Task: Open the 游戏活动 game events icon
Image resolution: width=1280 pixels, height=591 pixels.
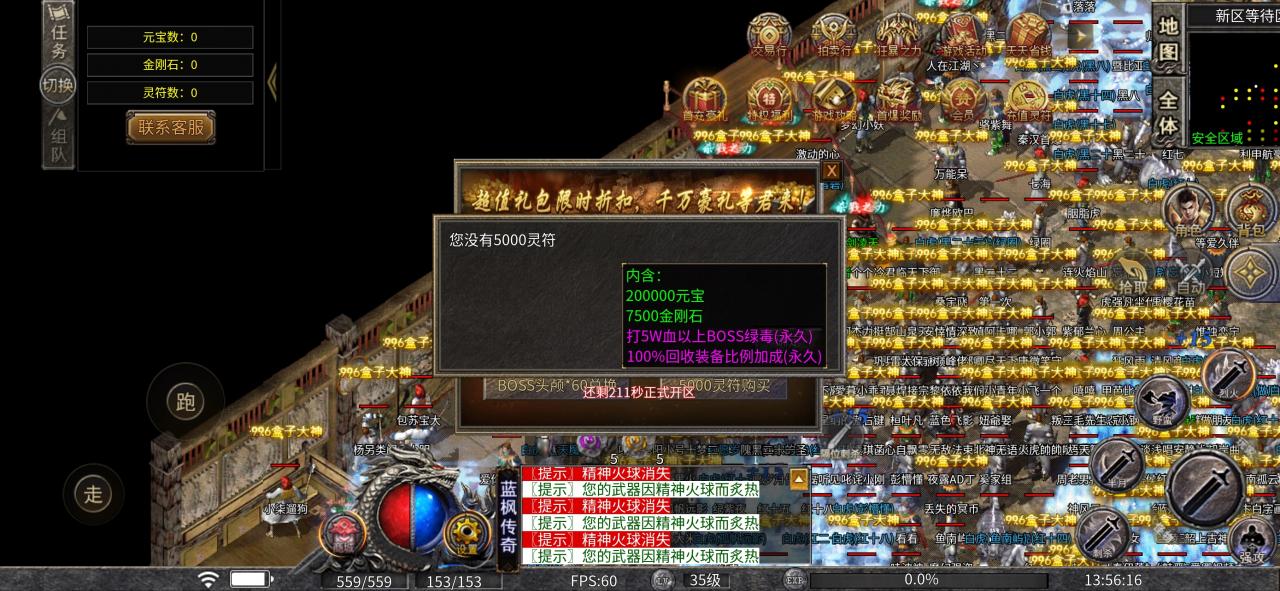Action: [x=962, y=34]
